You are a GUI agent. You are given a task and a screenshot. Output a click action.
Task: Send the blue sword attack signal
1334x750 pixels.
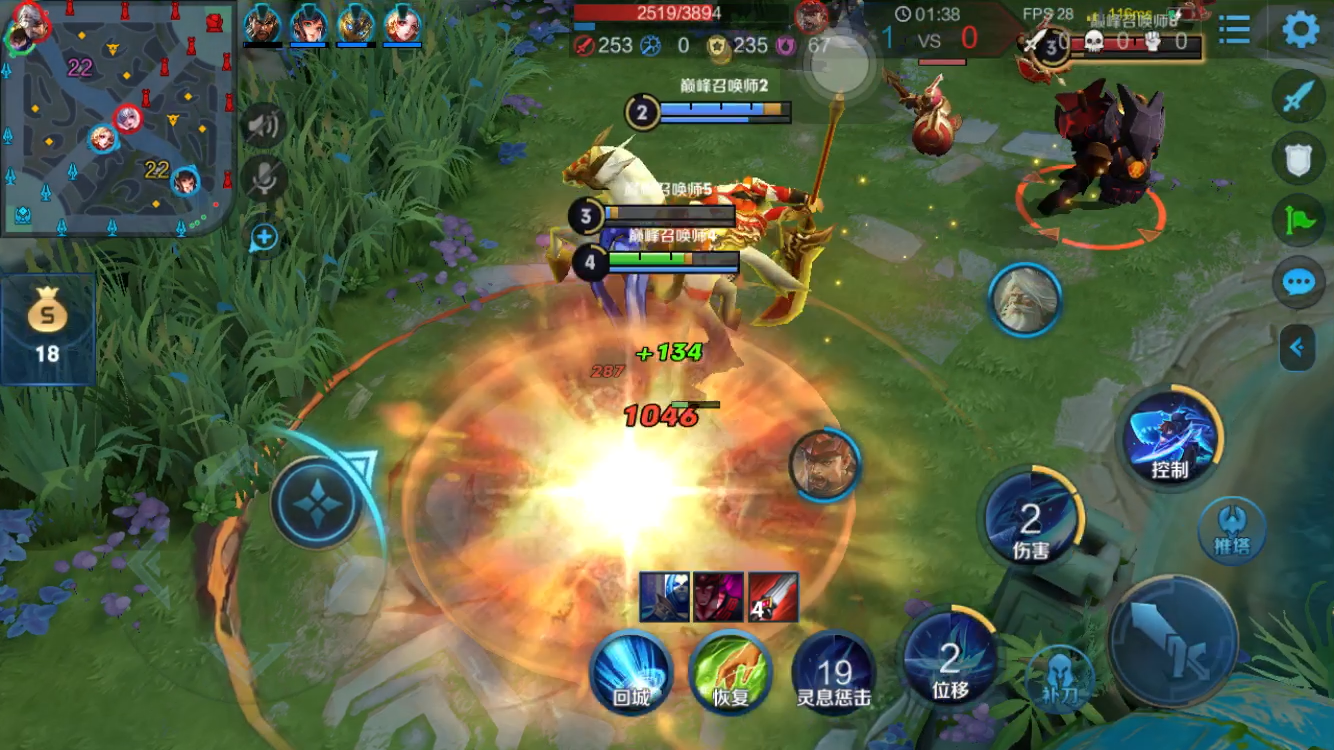1298,98
